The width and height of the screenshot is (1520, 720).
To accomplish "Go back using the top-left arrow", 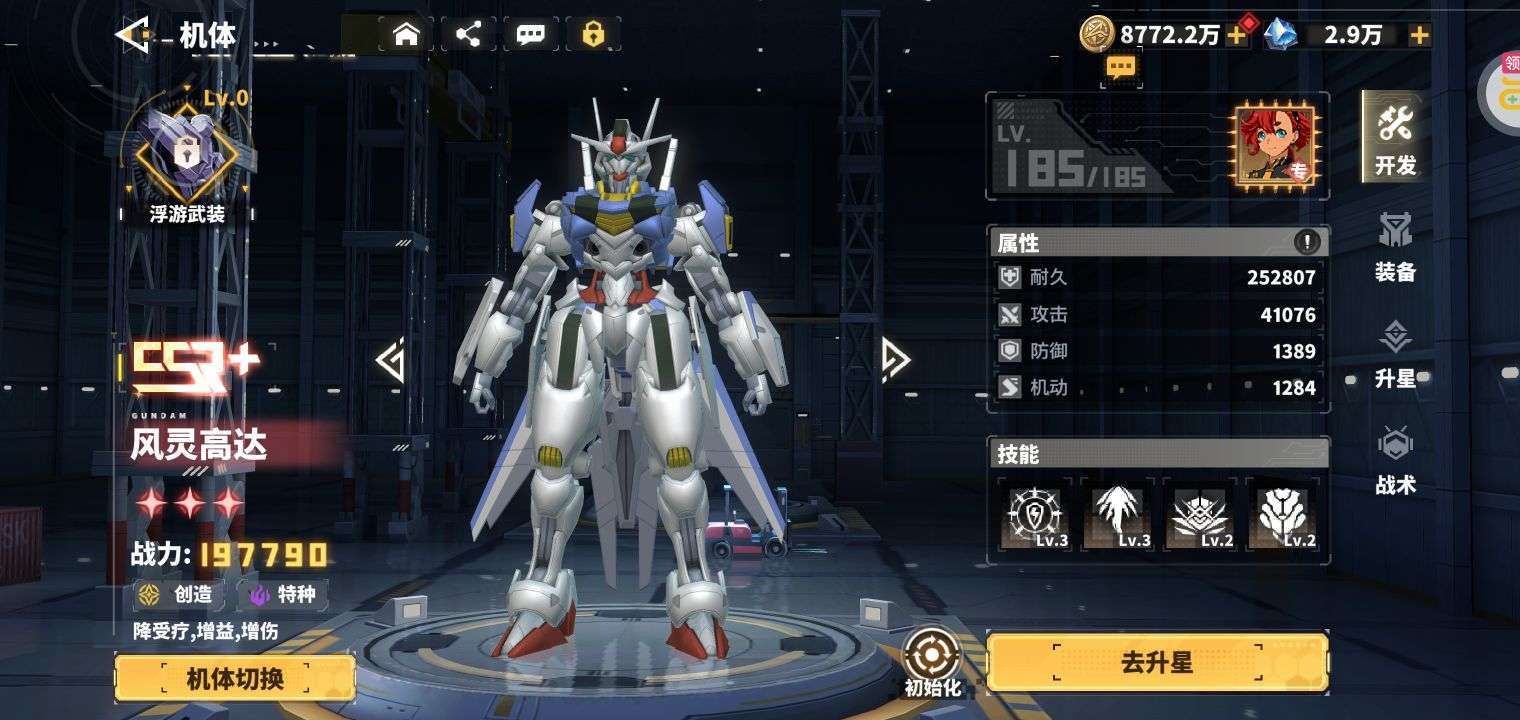I will click(133, 36).
